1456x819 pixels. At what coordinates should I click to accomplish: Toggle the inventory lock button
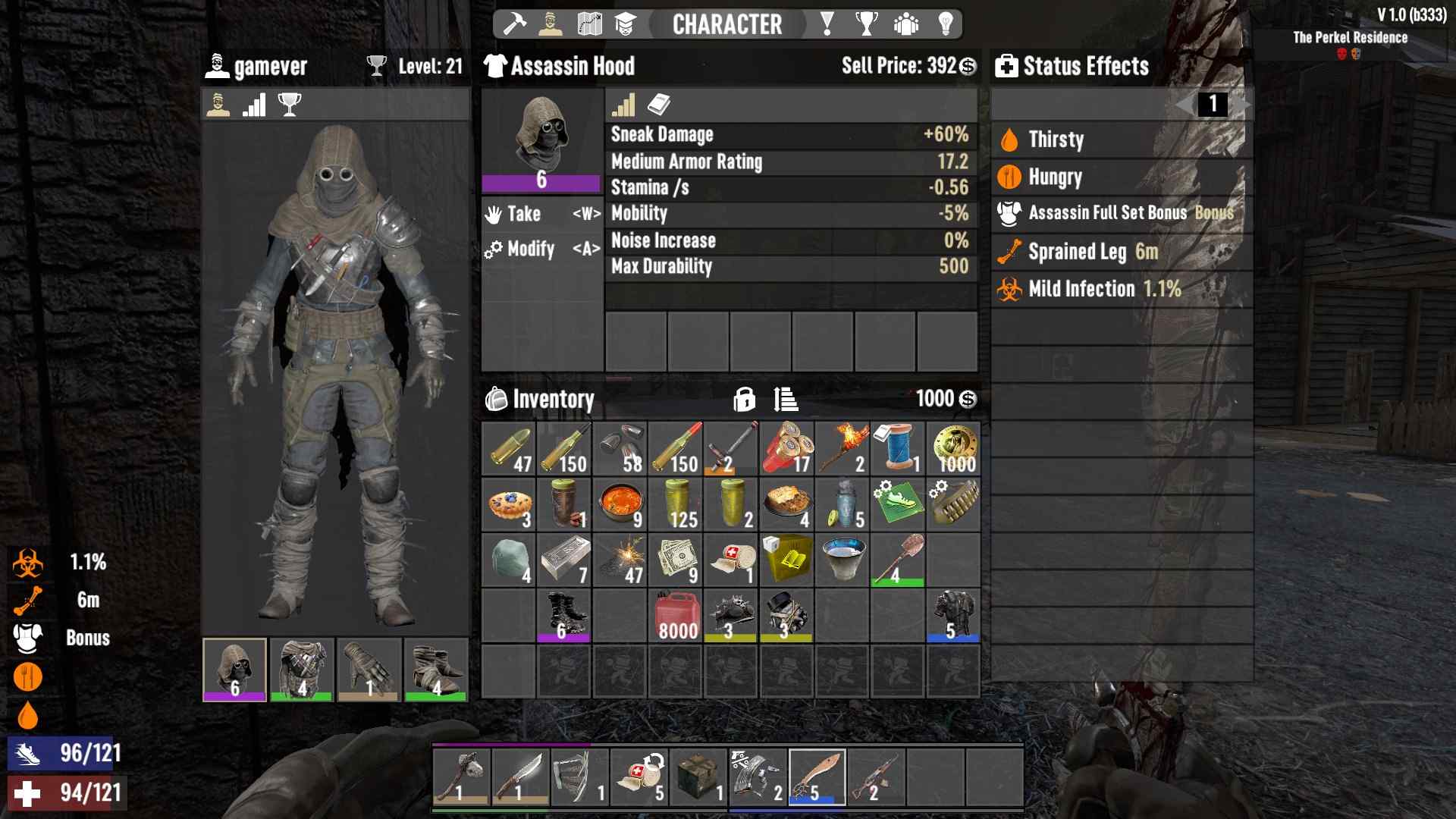pos(744,399)
